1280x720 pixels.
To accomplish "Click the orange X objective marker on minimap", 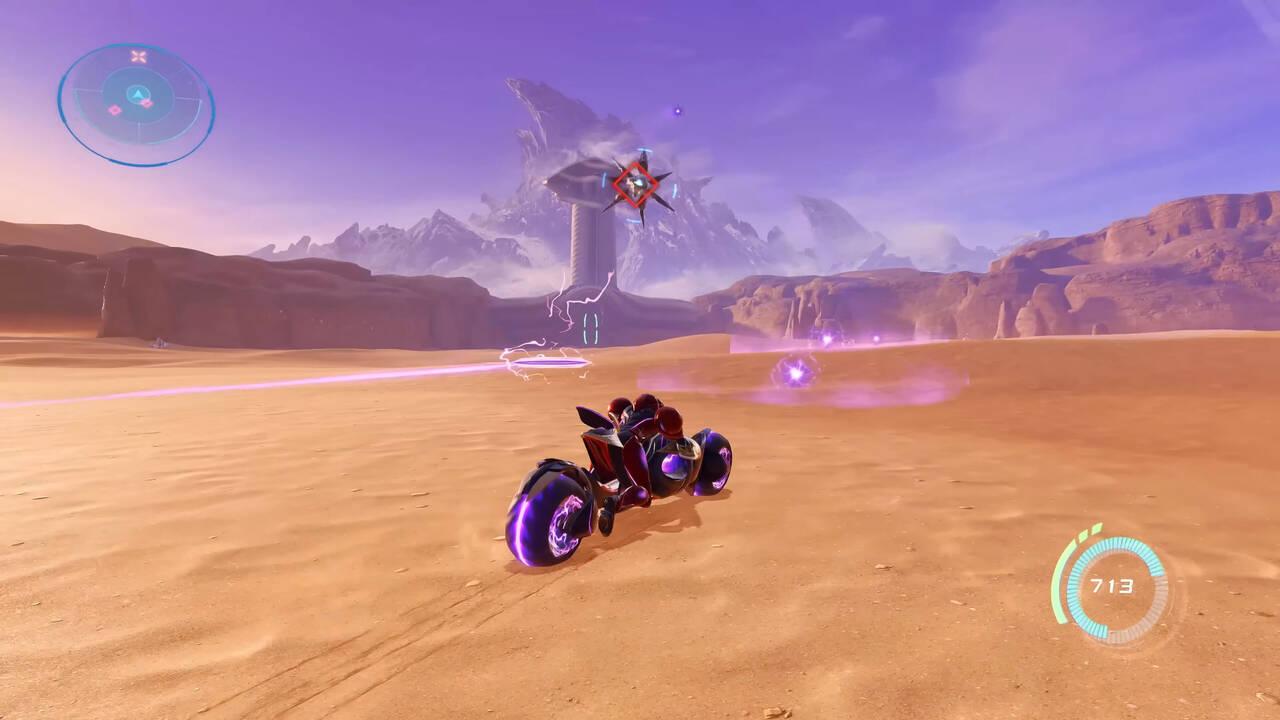I will tap(137, 55).
